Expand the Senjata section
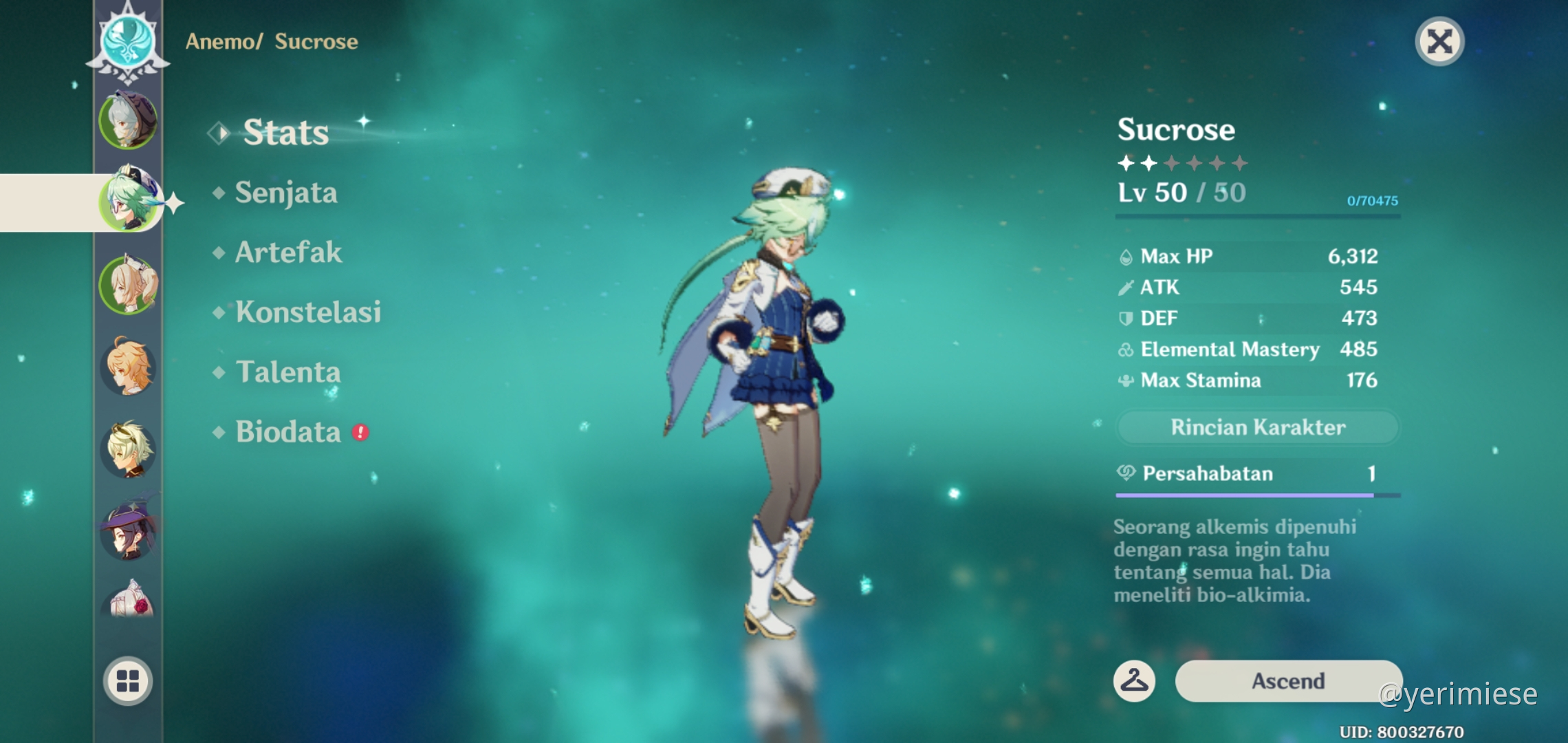Screen dimensions: 1568x743 [287, 193]
